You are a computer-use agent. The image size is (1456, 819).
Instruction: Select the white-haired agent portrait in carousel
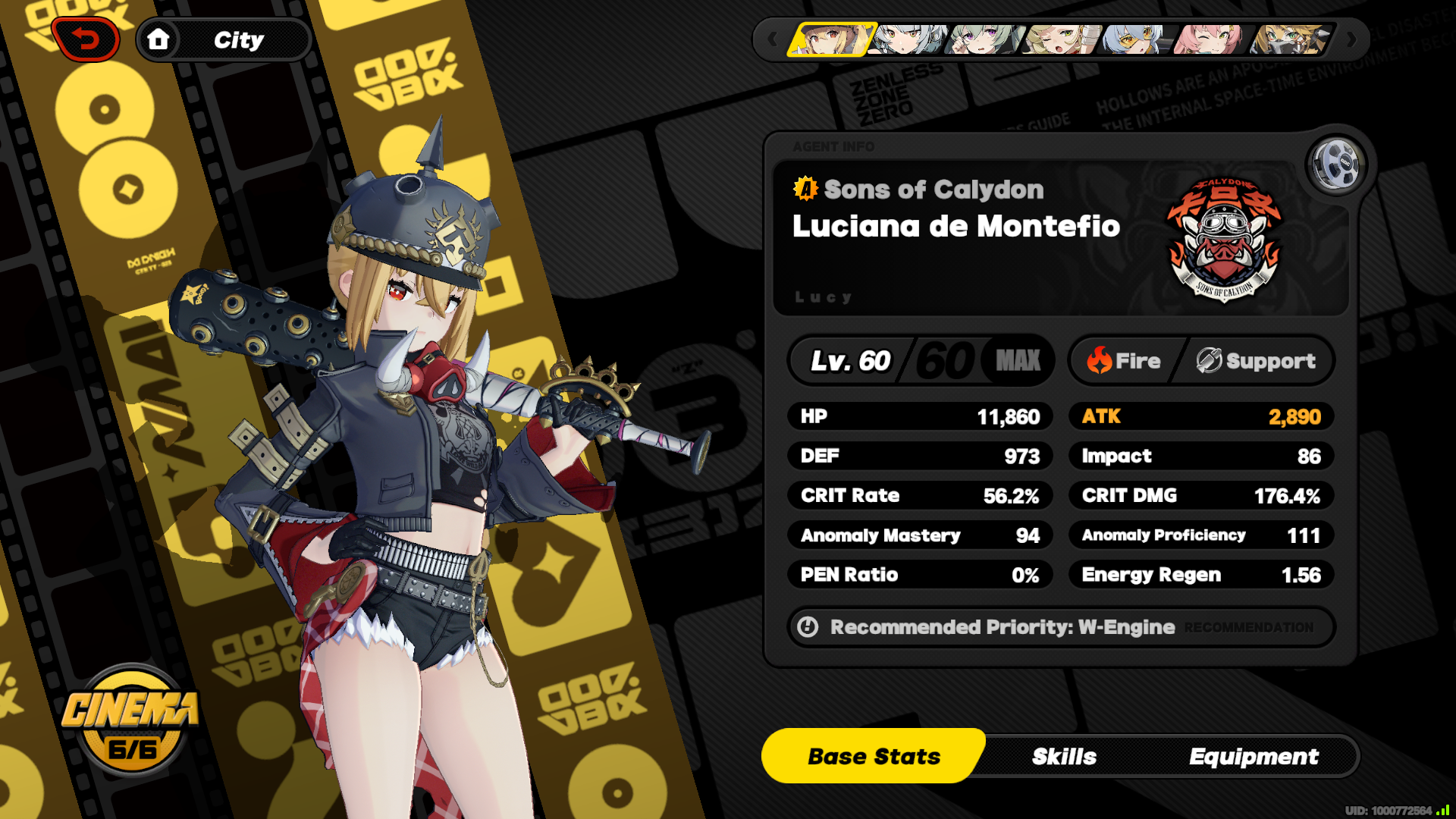(909, 42)
